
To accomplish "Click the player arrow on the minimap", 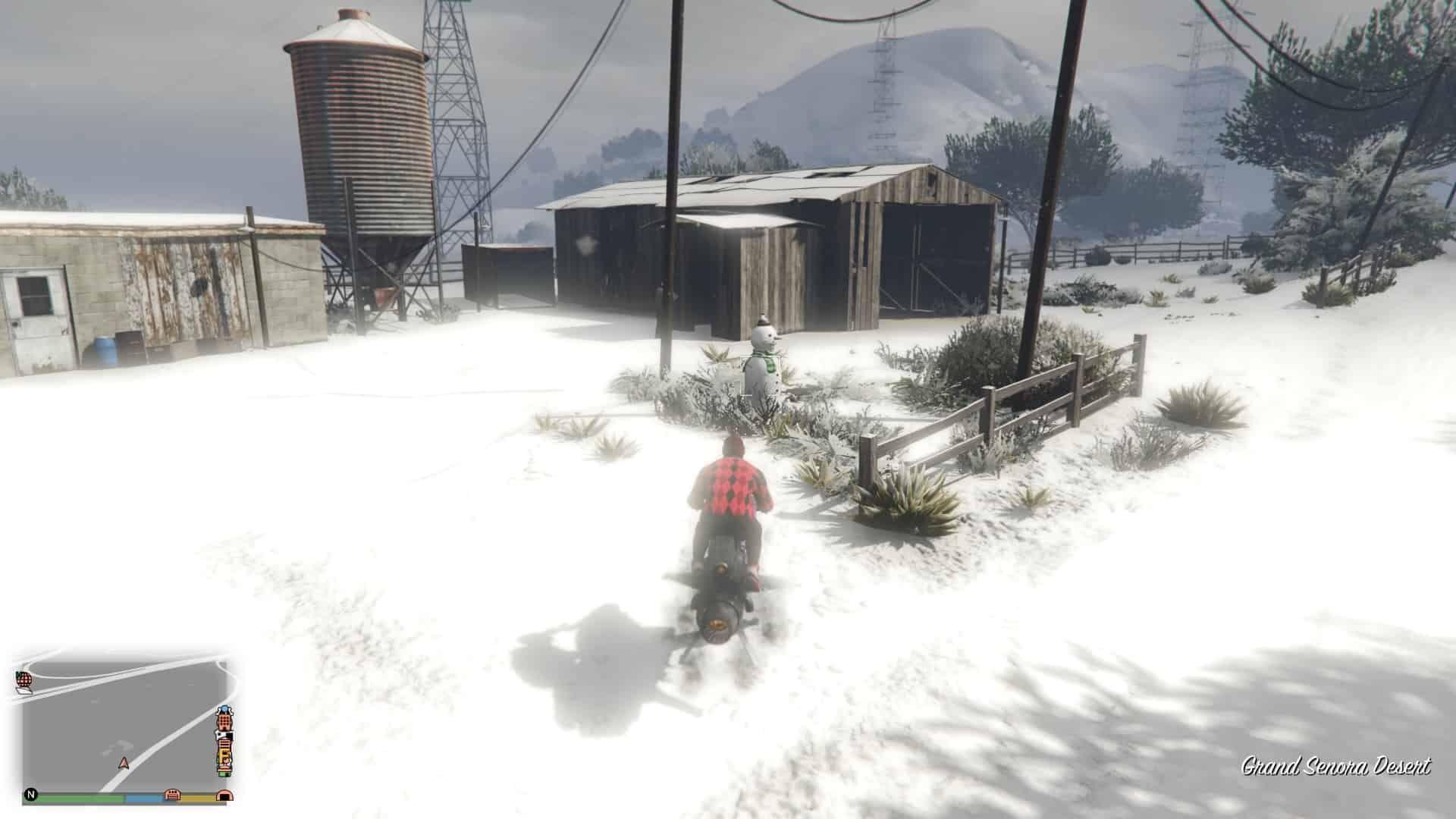I will 124,764.
